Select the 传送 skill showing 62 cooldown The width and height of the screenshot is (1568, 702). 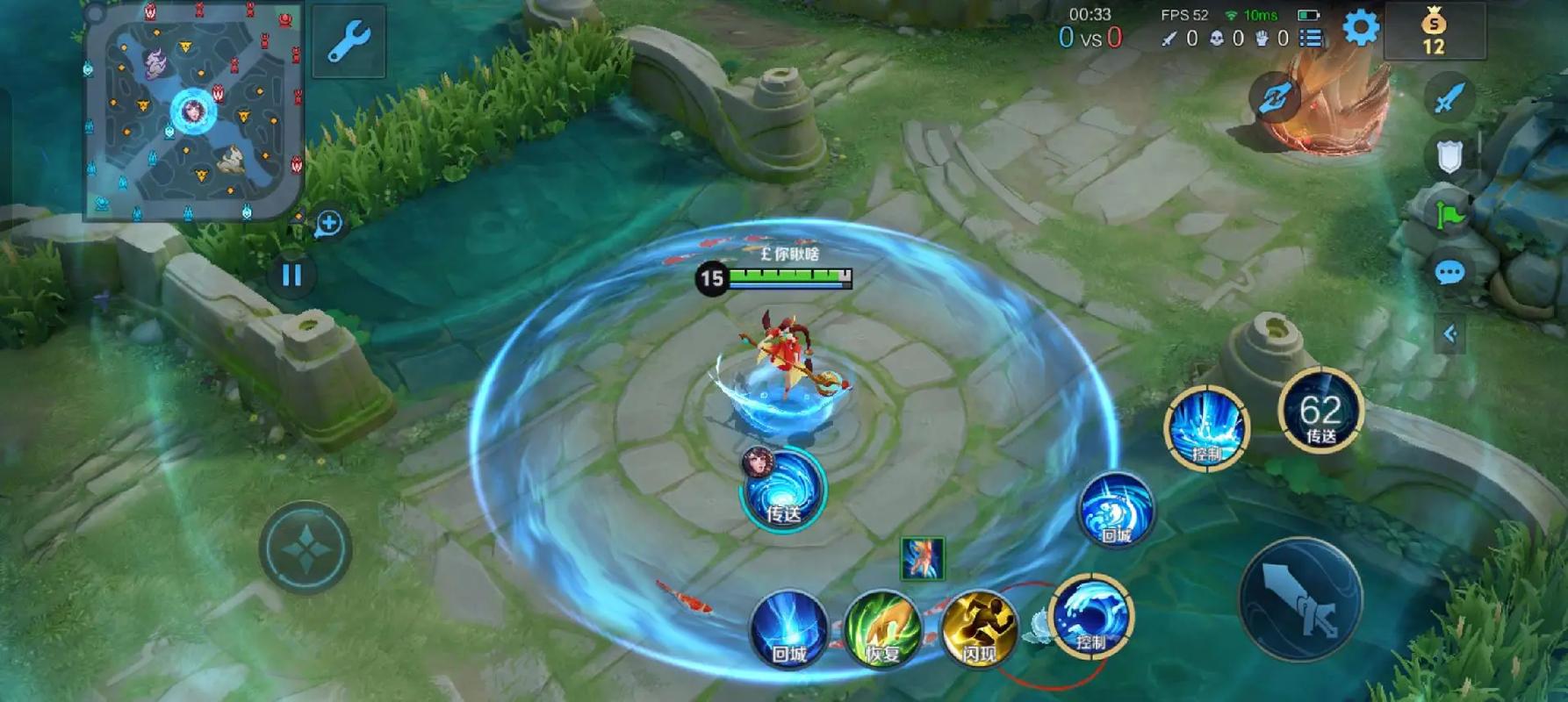[x=1320, y=414]
